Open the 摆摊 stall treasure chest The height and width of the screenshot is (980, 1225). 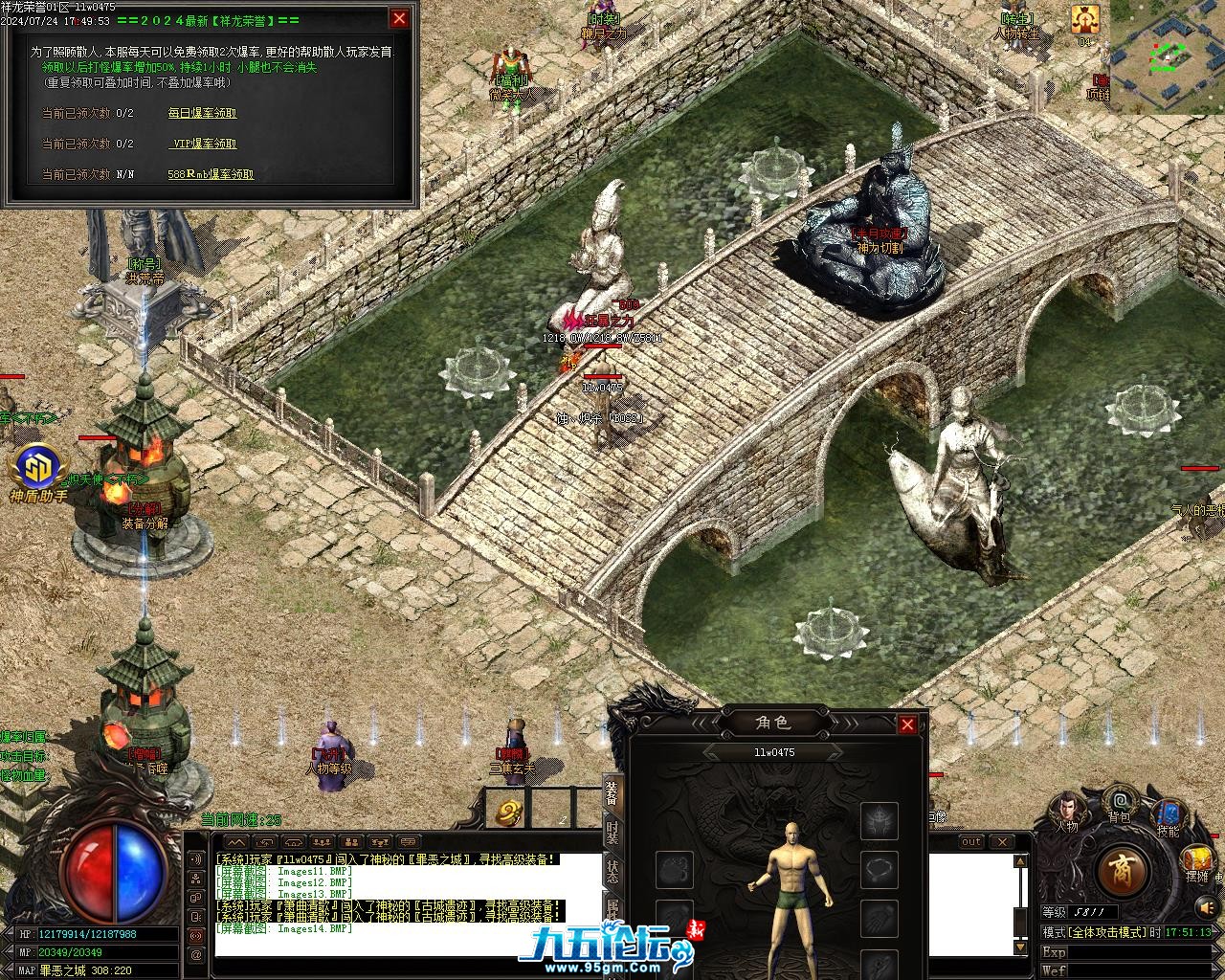(1196, 859)
